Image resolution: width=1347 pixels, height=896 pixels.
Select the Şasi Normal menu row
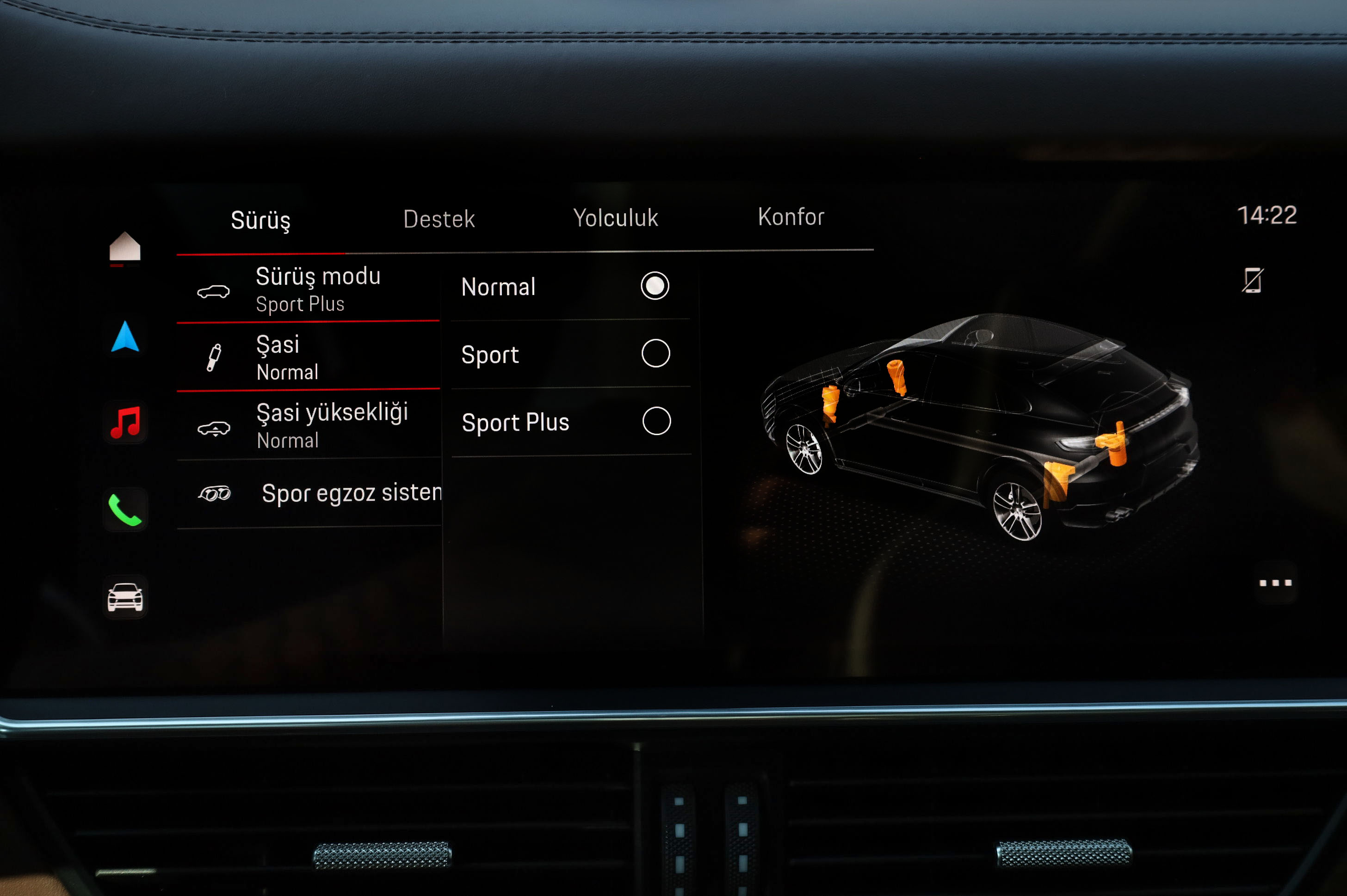(x=309, y=358)
